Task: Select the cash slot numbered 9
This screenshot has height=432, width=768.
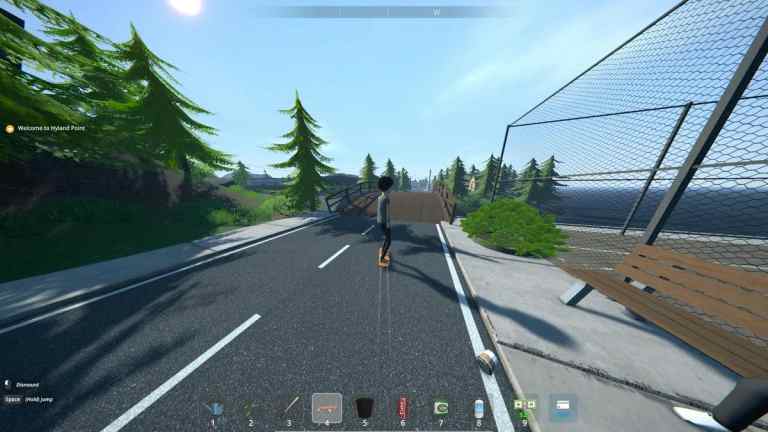Action: (x=524, y=407)
